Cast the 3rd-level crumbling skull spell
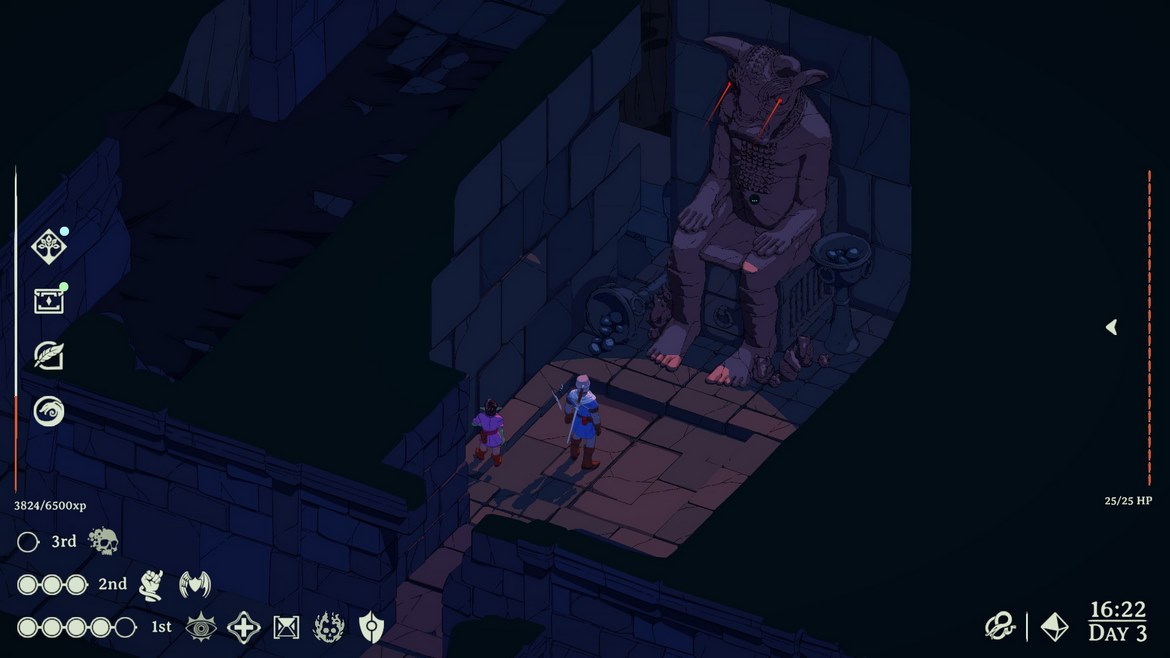Image resolution: width=1170 pixels, height=658 pixels. click(103, 542)
